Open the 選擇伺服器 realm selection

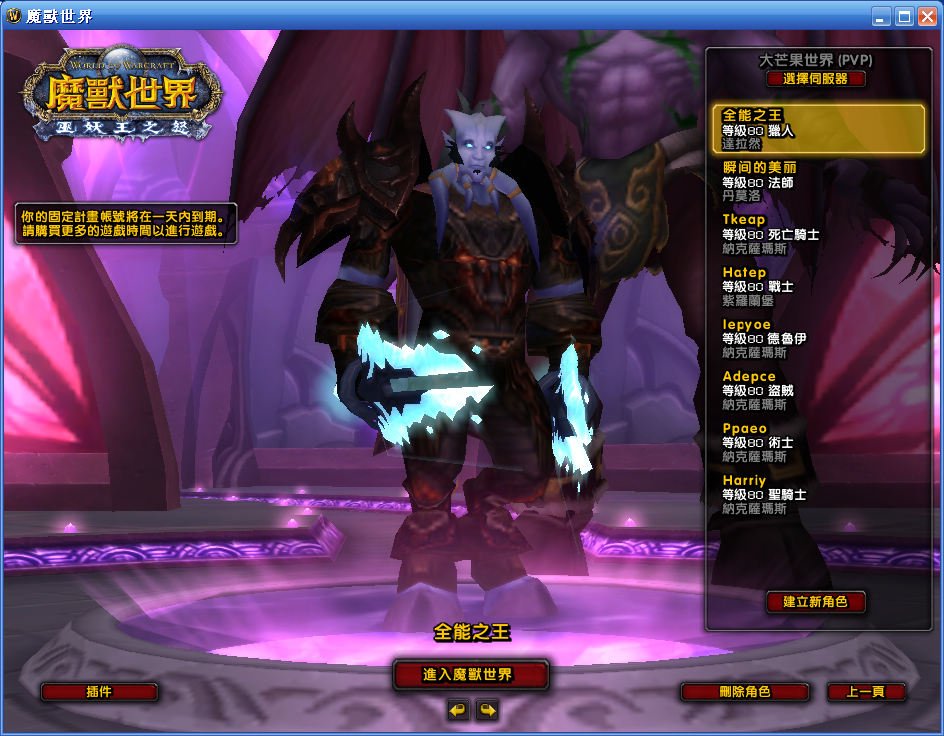(816, 79)
